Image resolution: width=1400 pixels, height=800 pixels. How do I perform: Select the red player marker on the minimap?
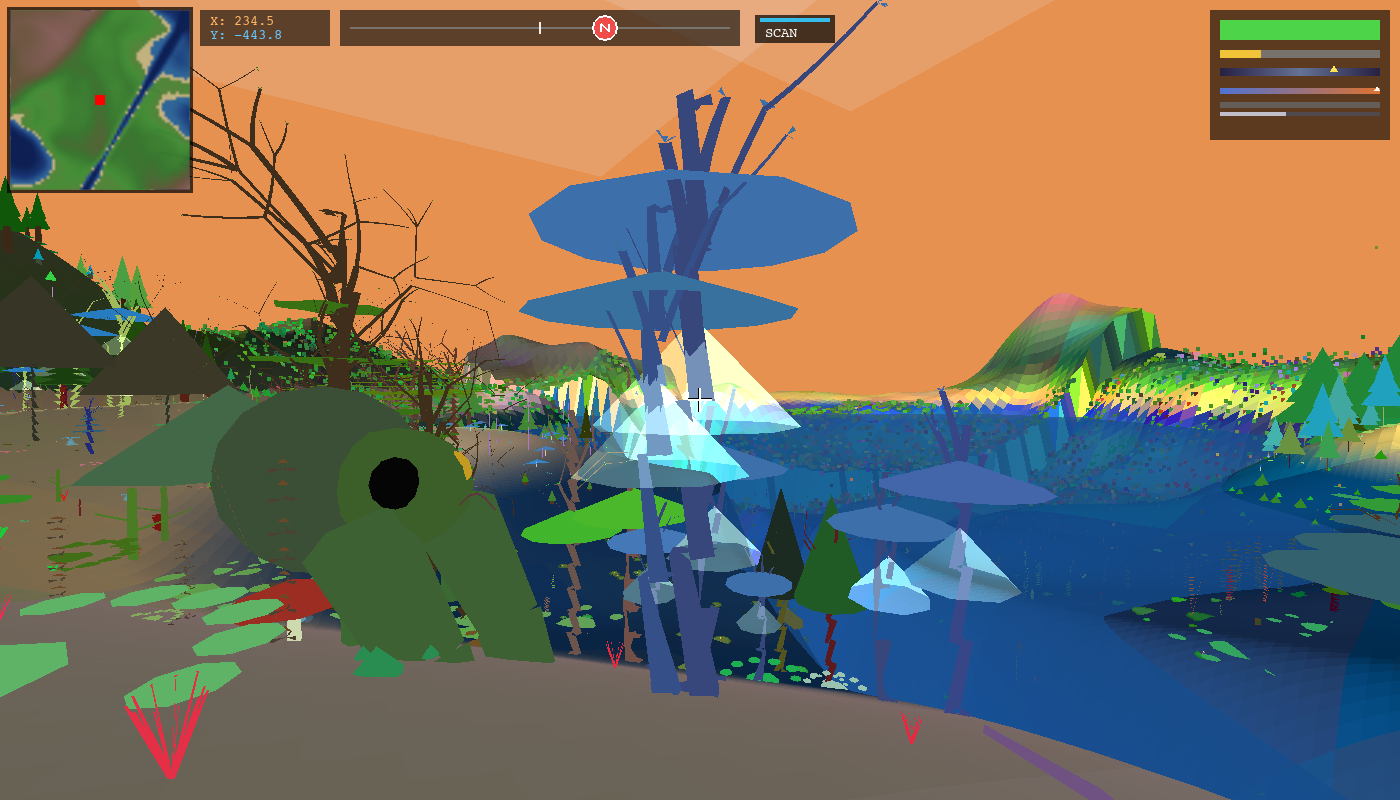point(99,99)
